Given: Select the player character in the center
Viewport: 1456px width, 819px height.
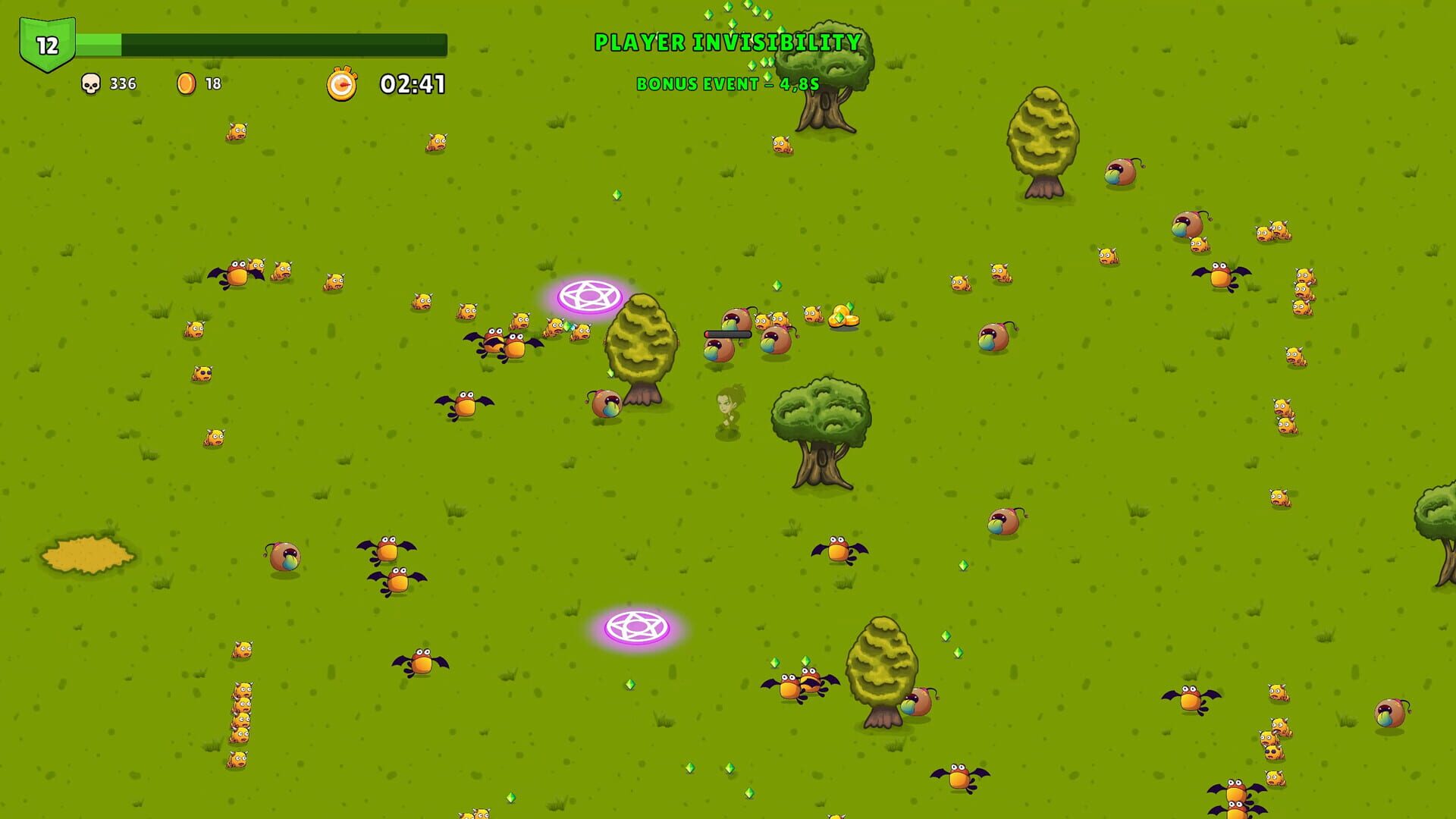Looking at the screenshot, I should click(x=730, y=410).
